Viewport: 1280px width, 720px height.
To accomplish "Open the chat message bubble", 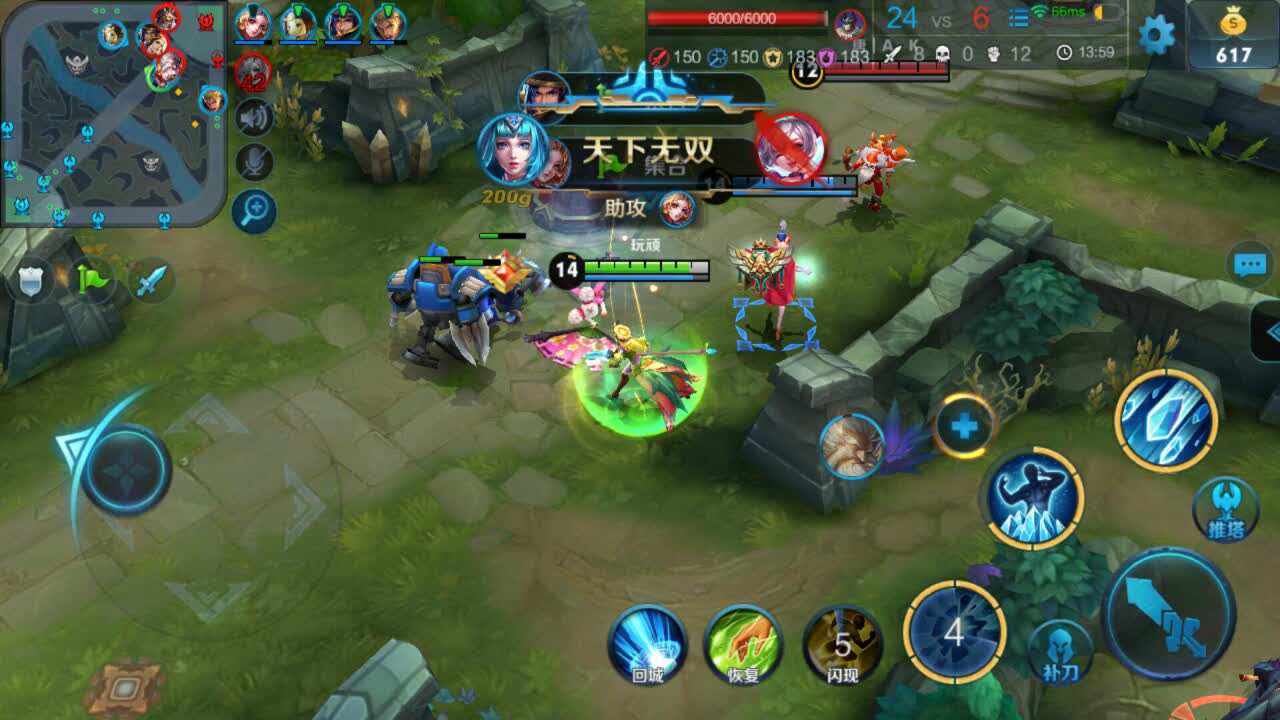I will (x=1250, y=265).
